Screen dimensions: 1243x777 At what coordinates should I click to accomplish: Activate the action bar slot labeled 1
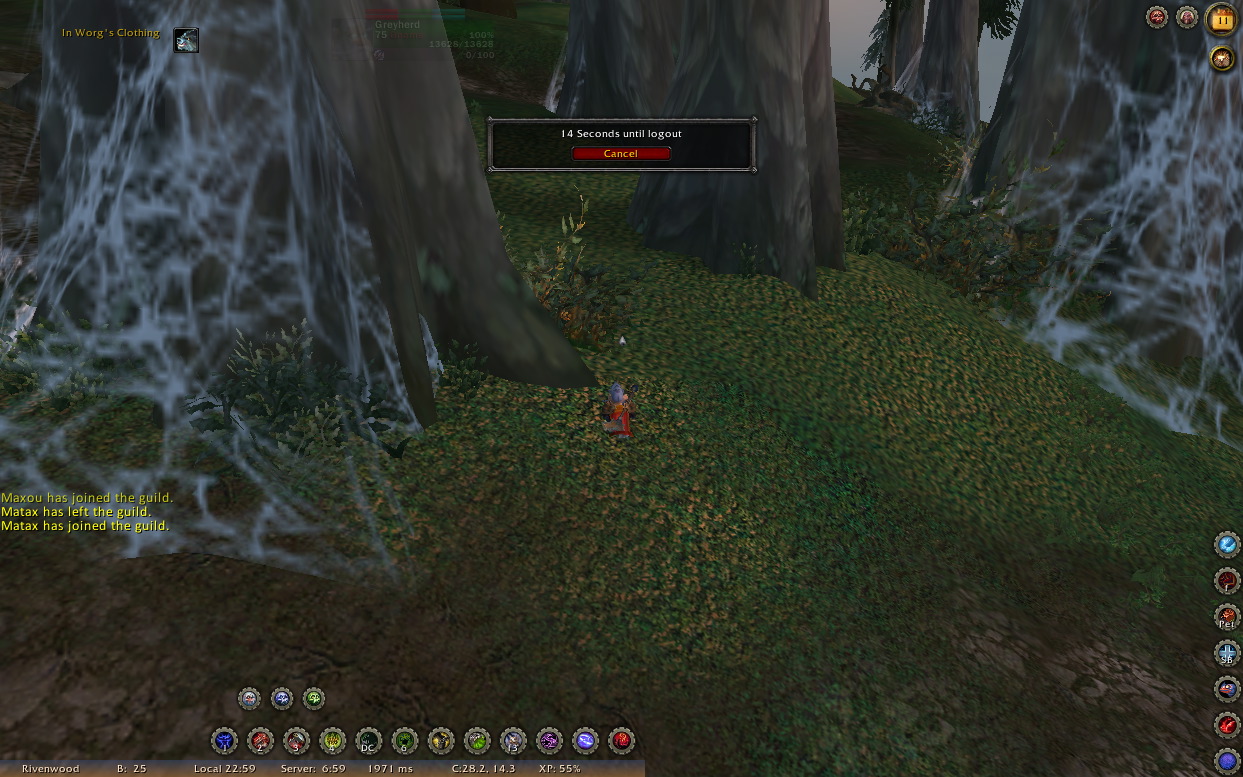224,741
